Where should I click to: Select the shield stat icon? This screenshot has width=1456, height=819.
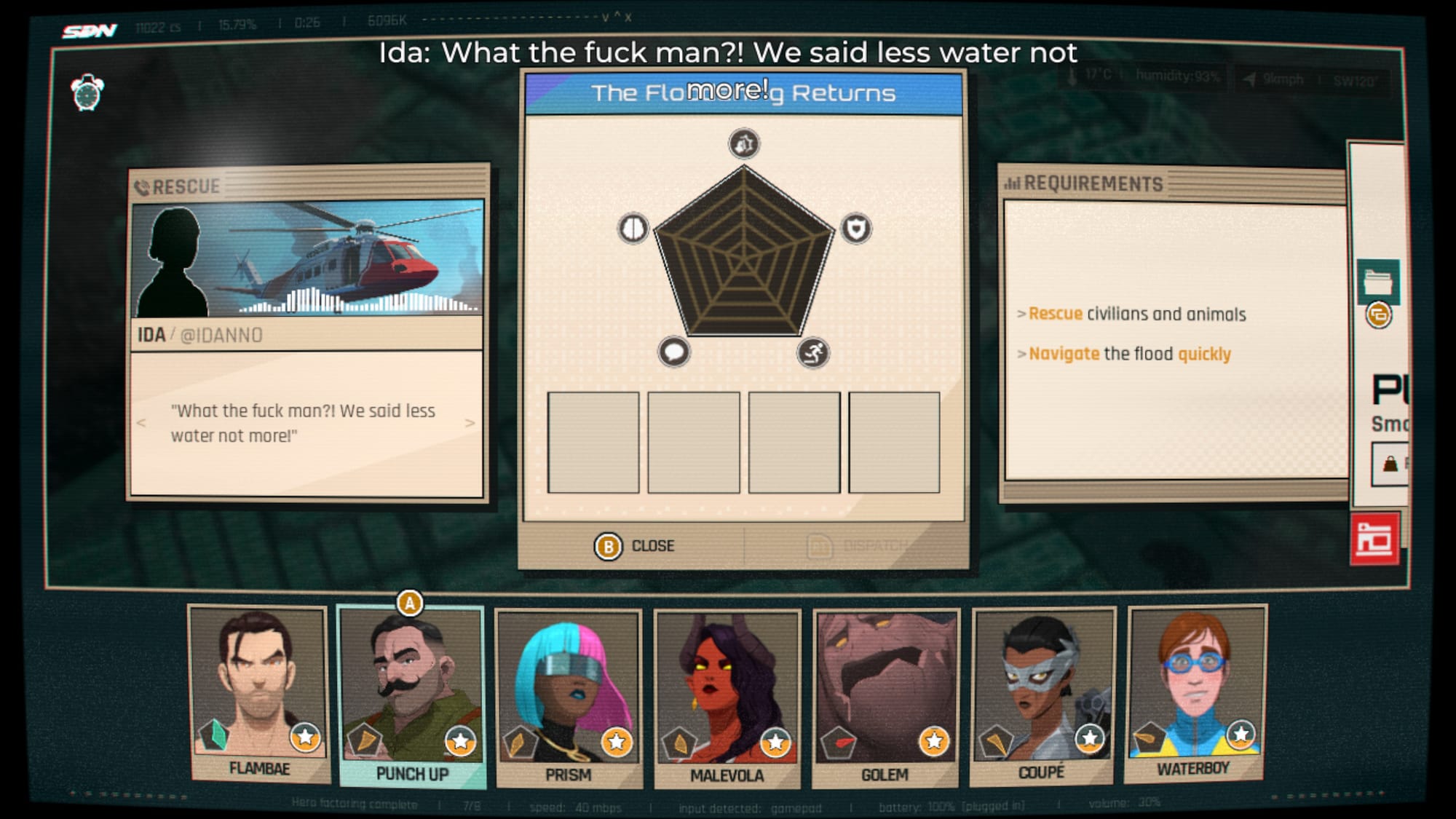pyautogui.click(x=856, y=229)
